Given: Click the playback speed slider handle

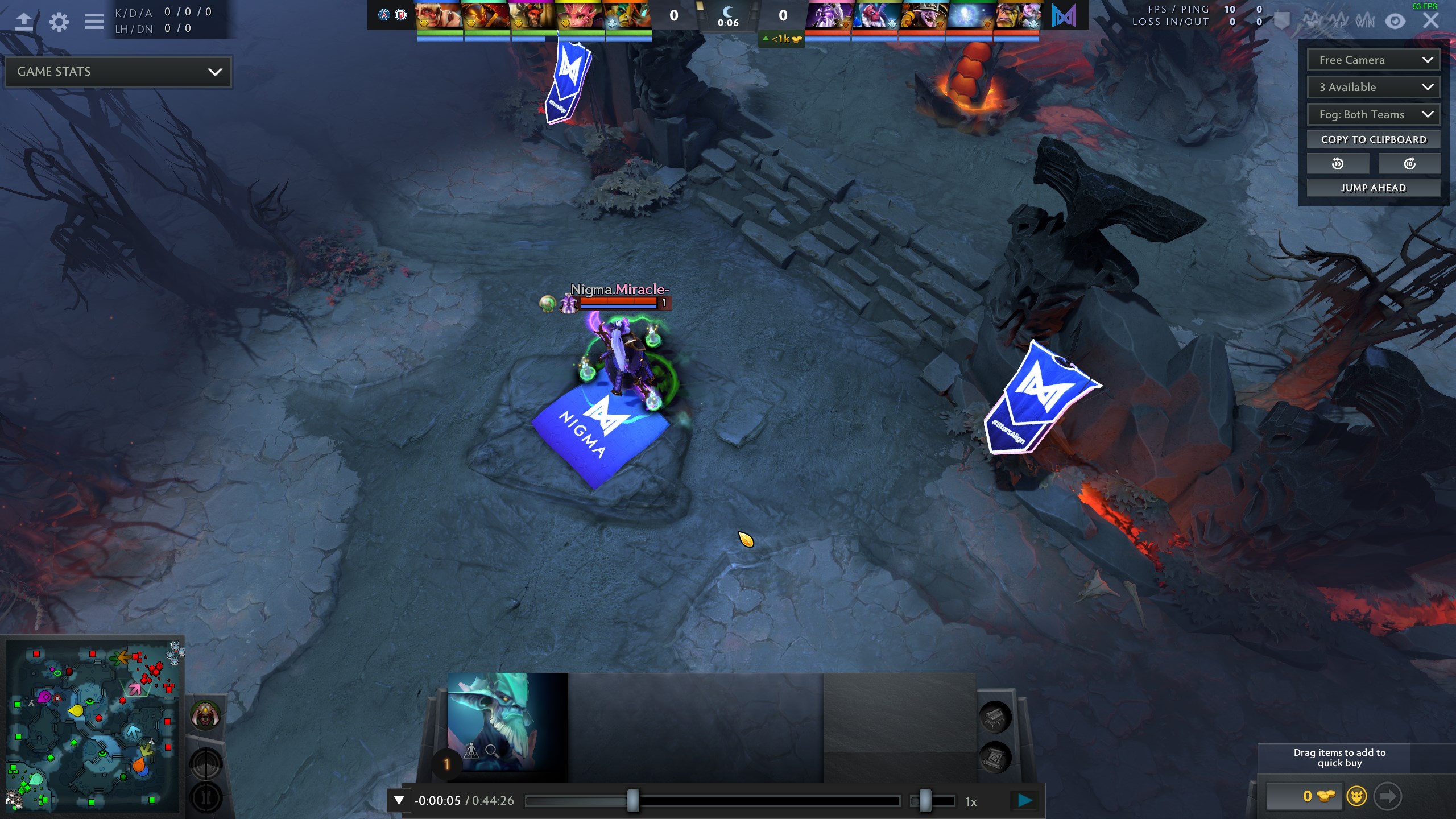Looking at the screenshot, I should coord(925,801).
